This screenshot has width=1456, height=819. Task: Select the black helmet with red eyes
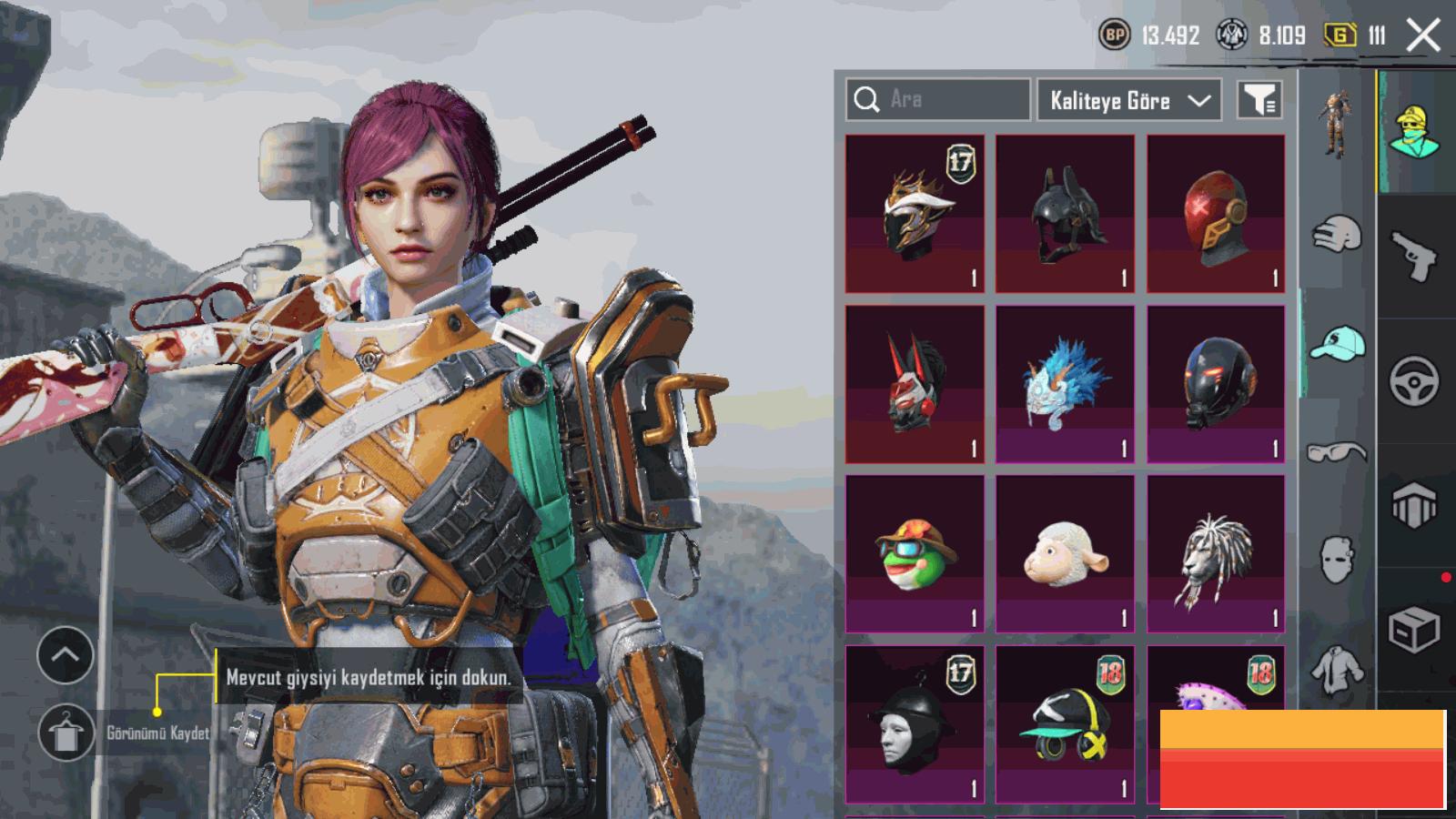[x=1216, y=384]
